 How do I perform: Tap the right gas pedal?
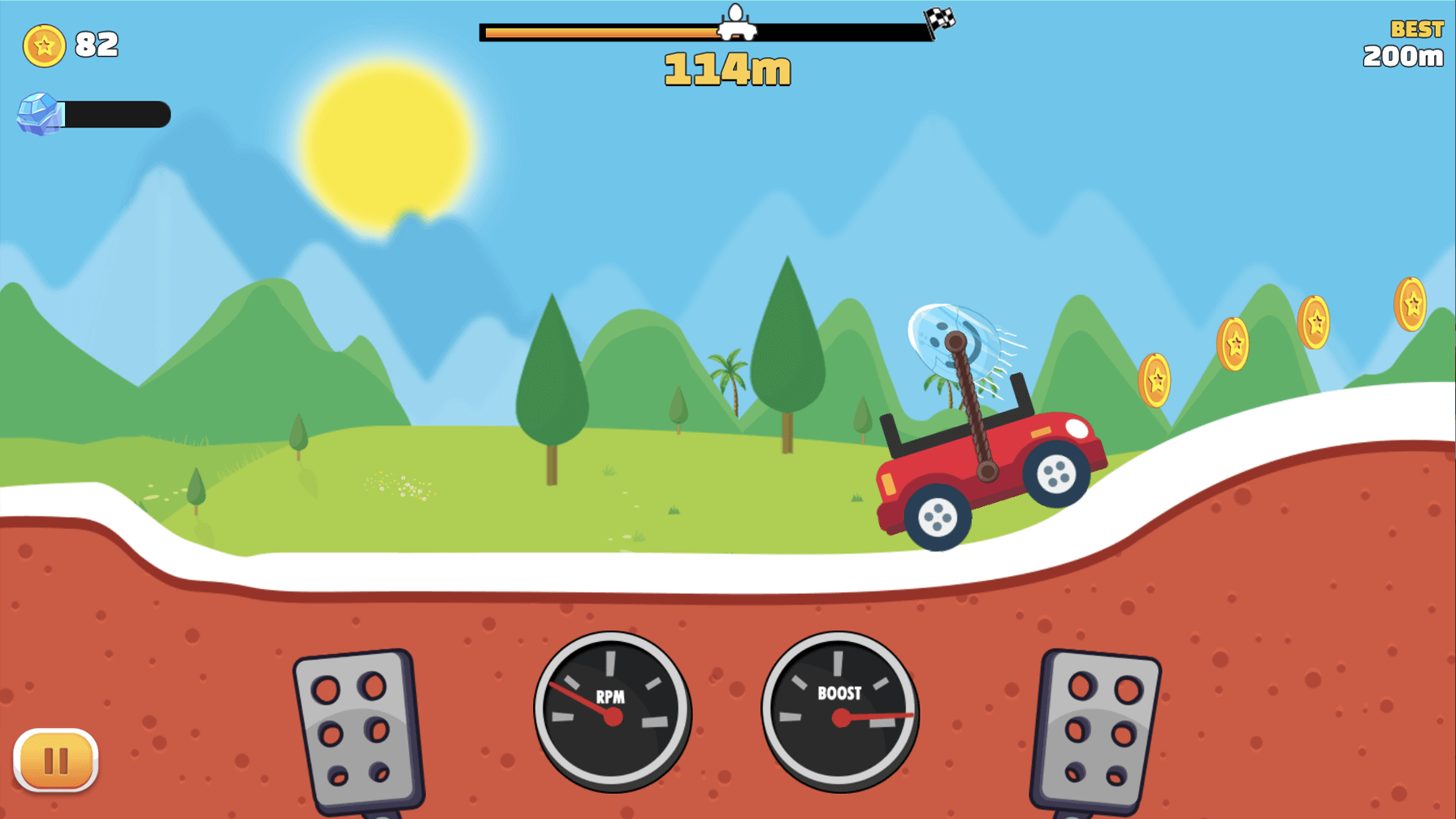pyautogui.click(x=1097, y=730)
